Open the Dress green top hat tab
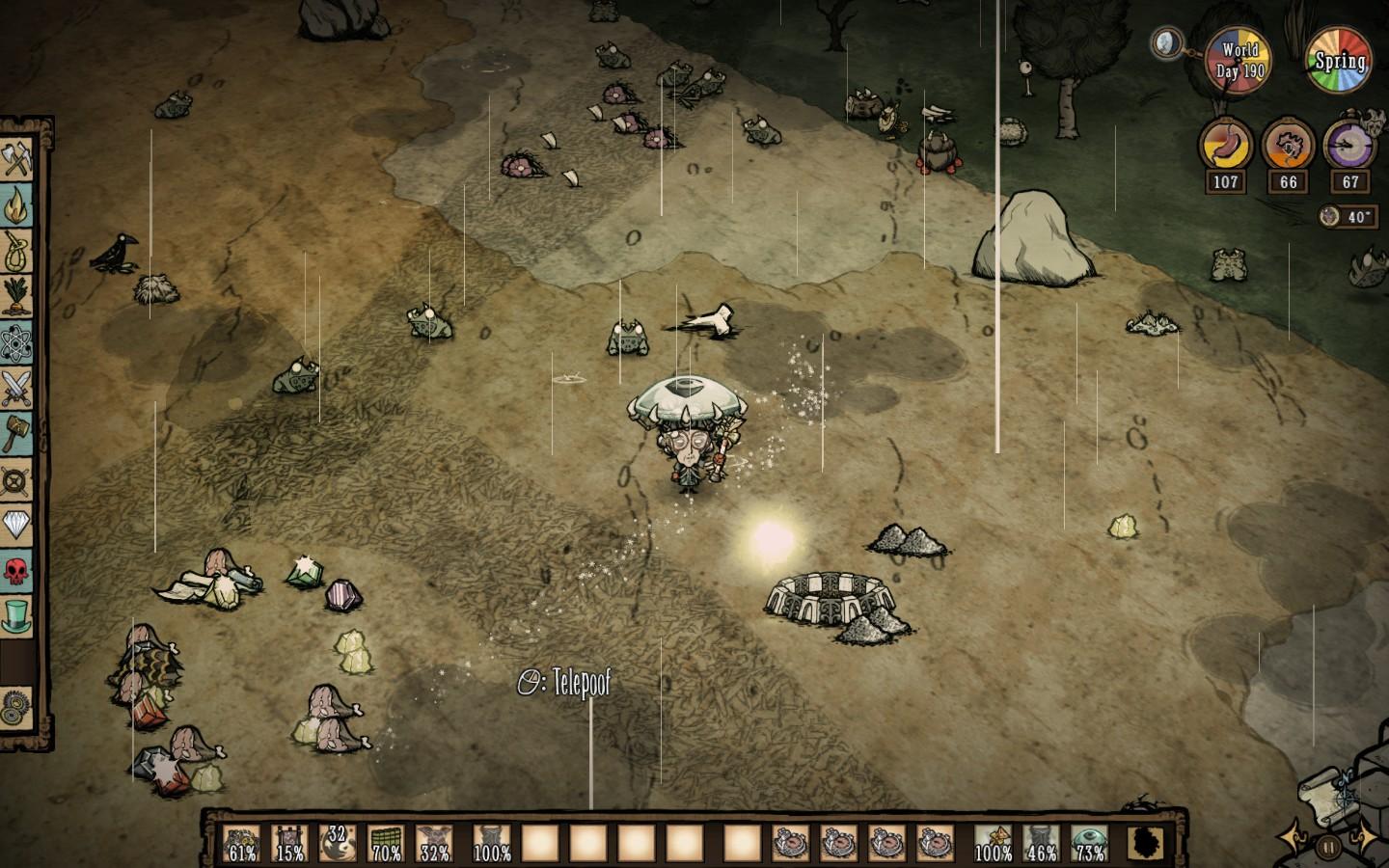This screenshot has width=1389, height=868. (17, 614)
